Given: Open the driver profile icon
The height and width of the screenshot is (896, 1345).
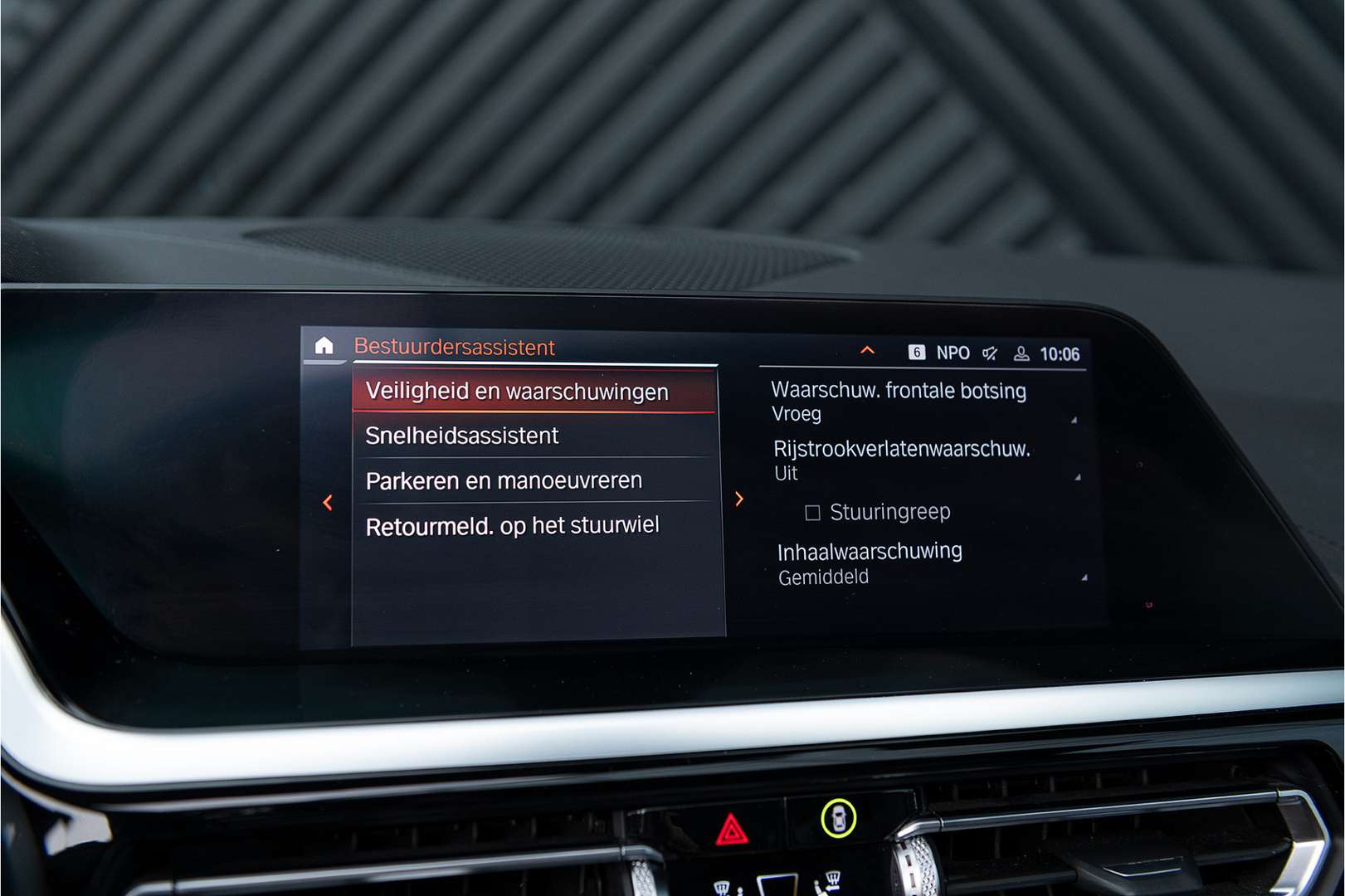Looking at the screenshot, I should pyautogui.click(x=1021, y=353).
